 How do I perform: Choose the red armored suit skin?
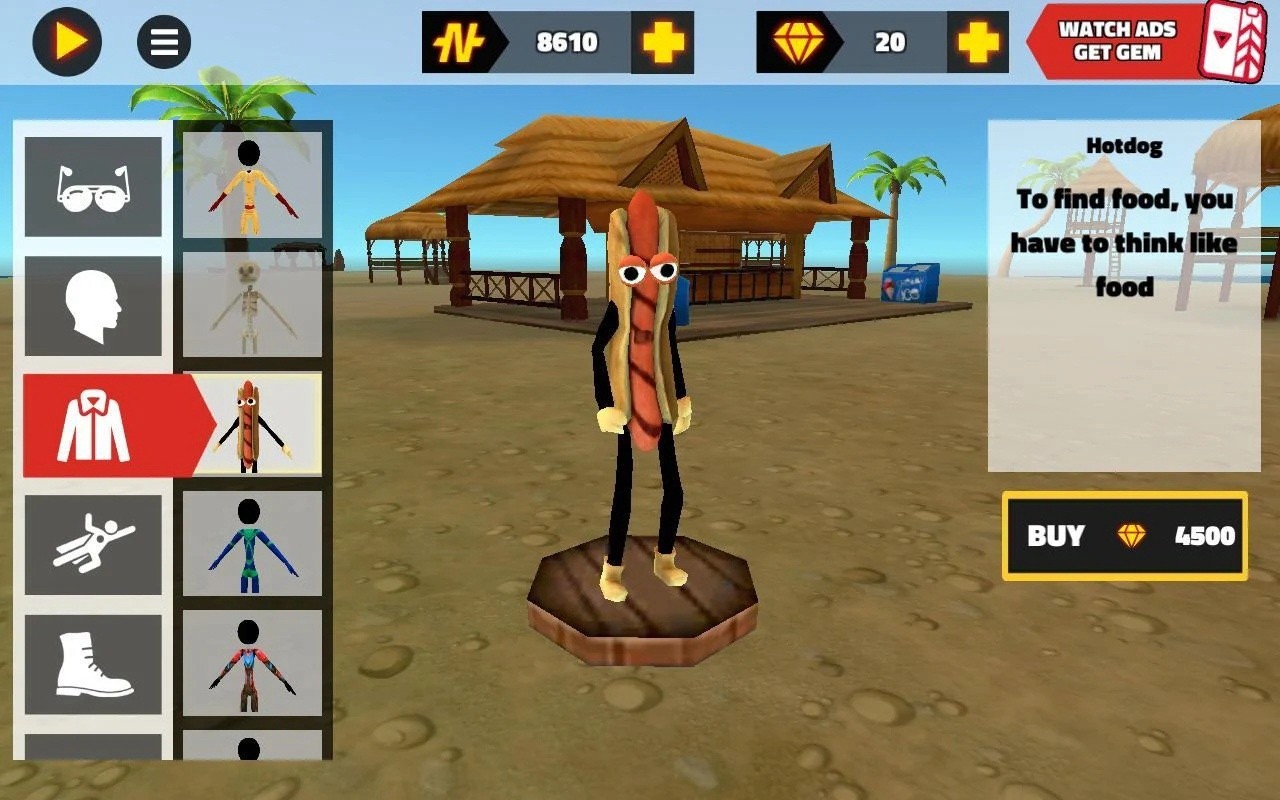[x=254, y=662]
